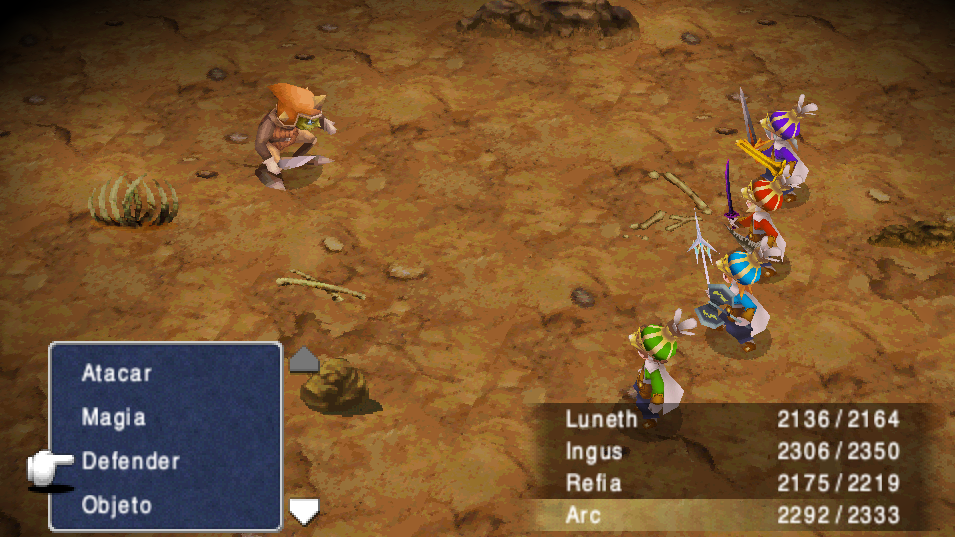Choose the Atacar command
Viewport: 955px width, 537px height.
(x=117, y=373)
